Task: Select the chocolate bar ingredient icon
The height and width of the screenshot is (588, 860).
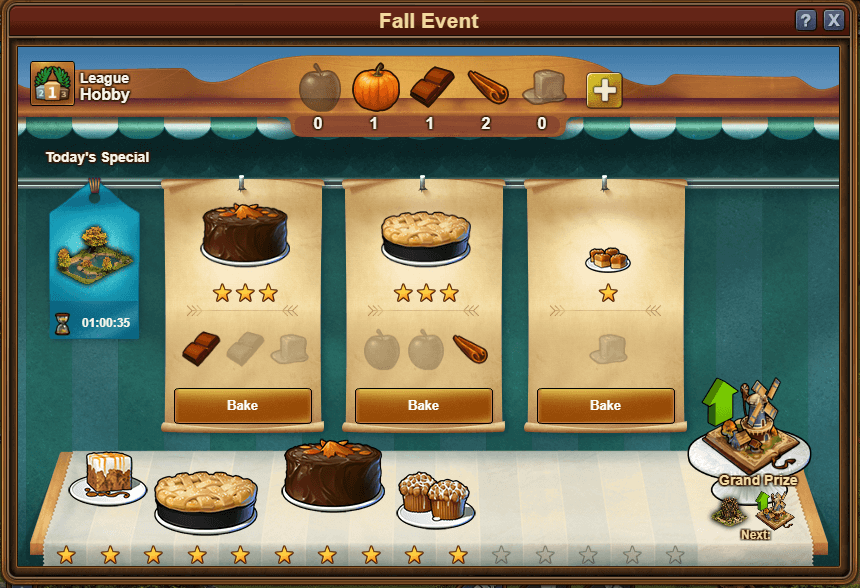Action: [x=432, y=88]
